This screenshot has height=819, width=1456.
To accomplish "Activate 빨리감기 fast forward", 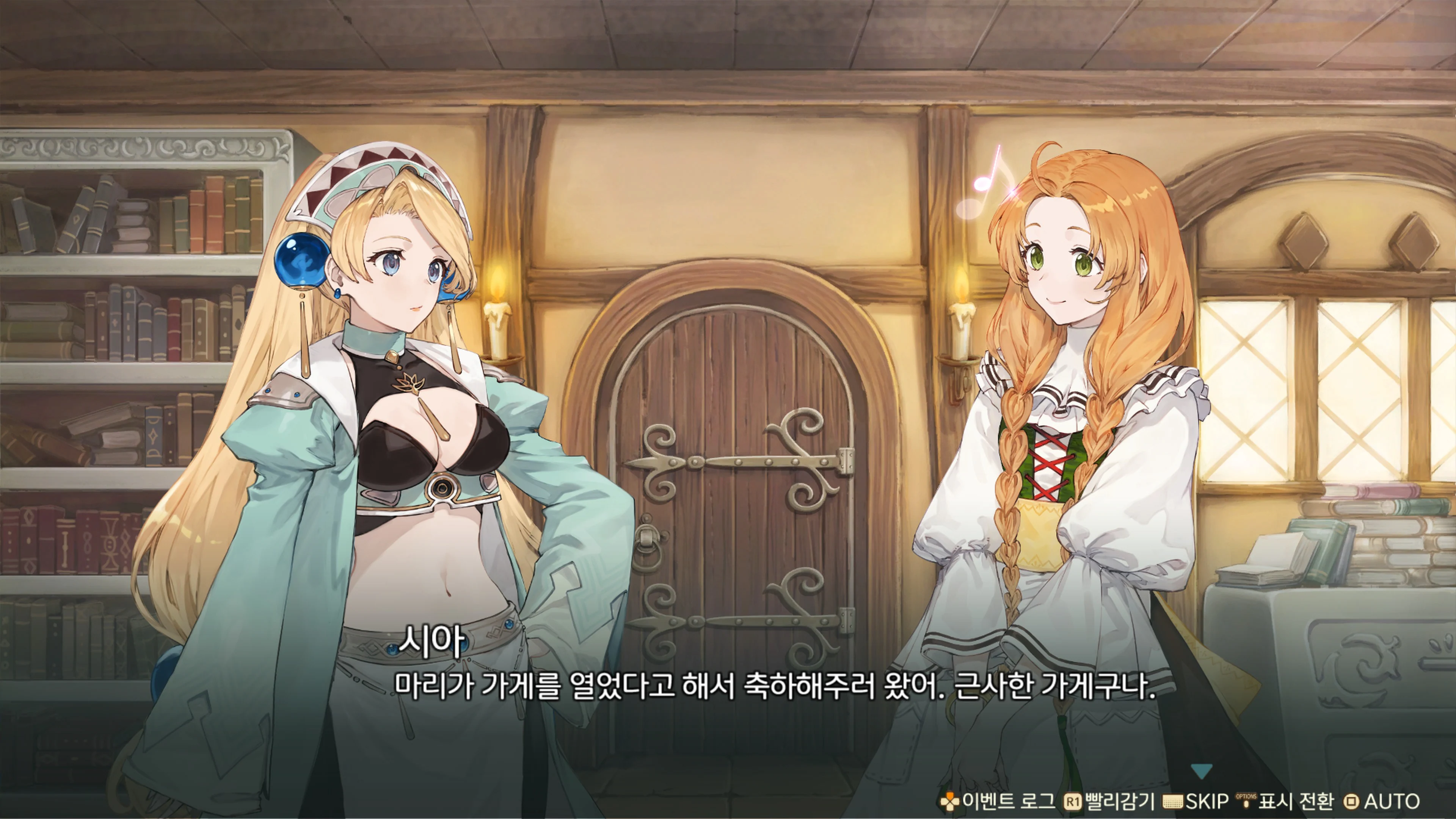I will (1119, 802).
